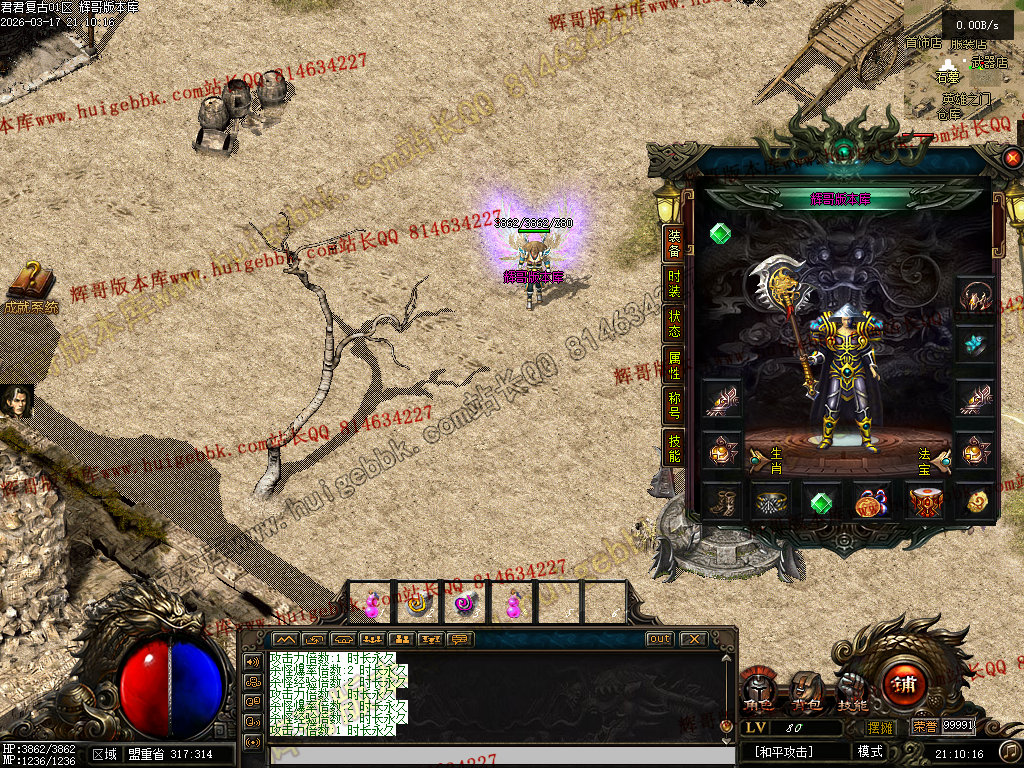Close the character equipment panel
The image size is (1024, 768).
pyautogui.click(x=1012, y=158)
